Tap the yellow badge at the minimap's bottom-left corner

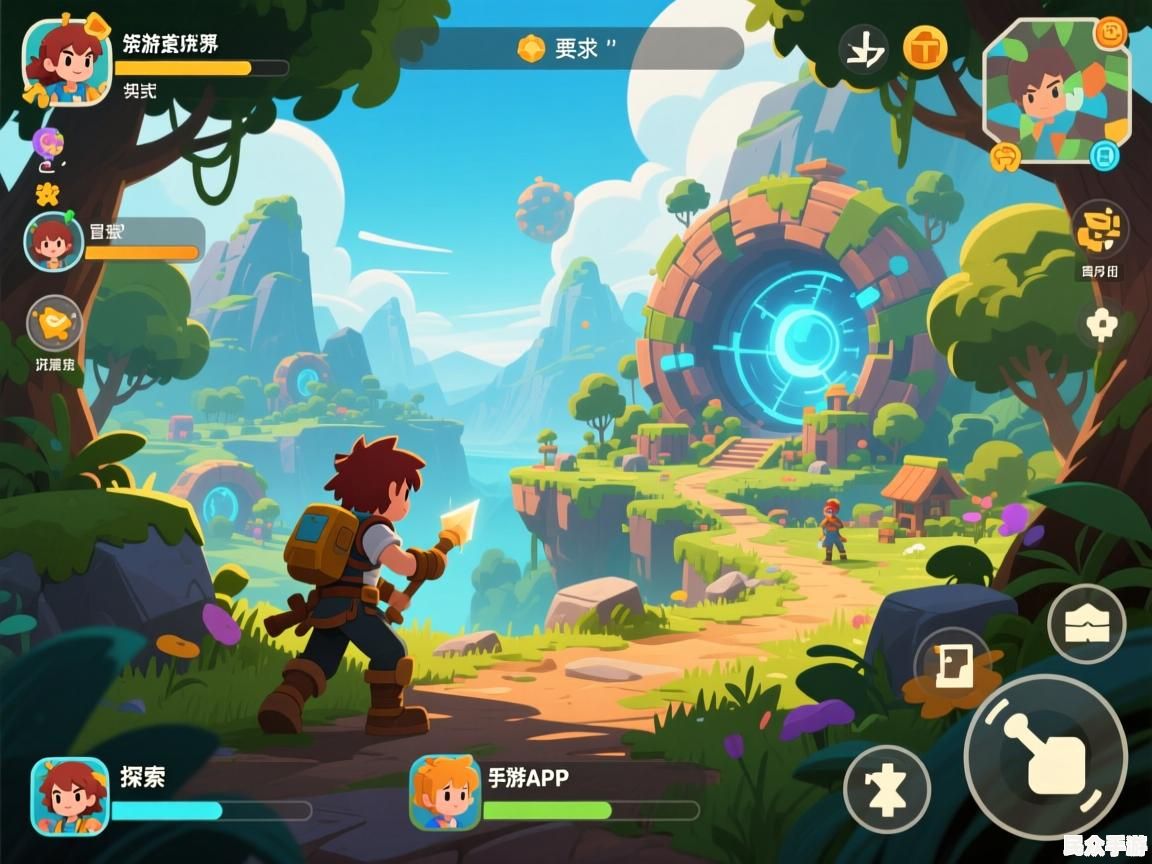1005,155
